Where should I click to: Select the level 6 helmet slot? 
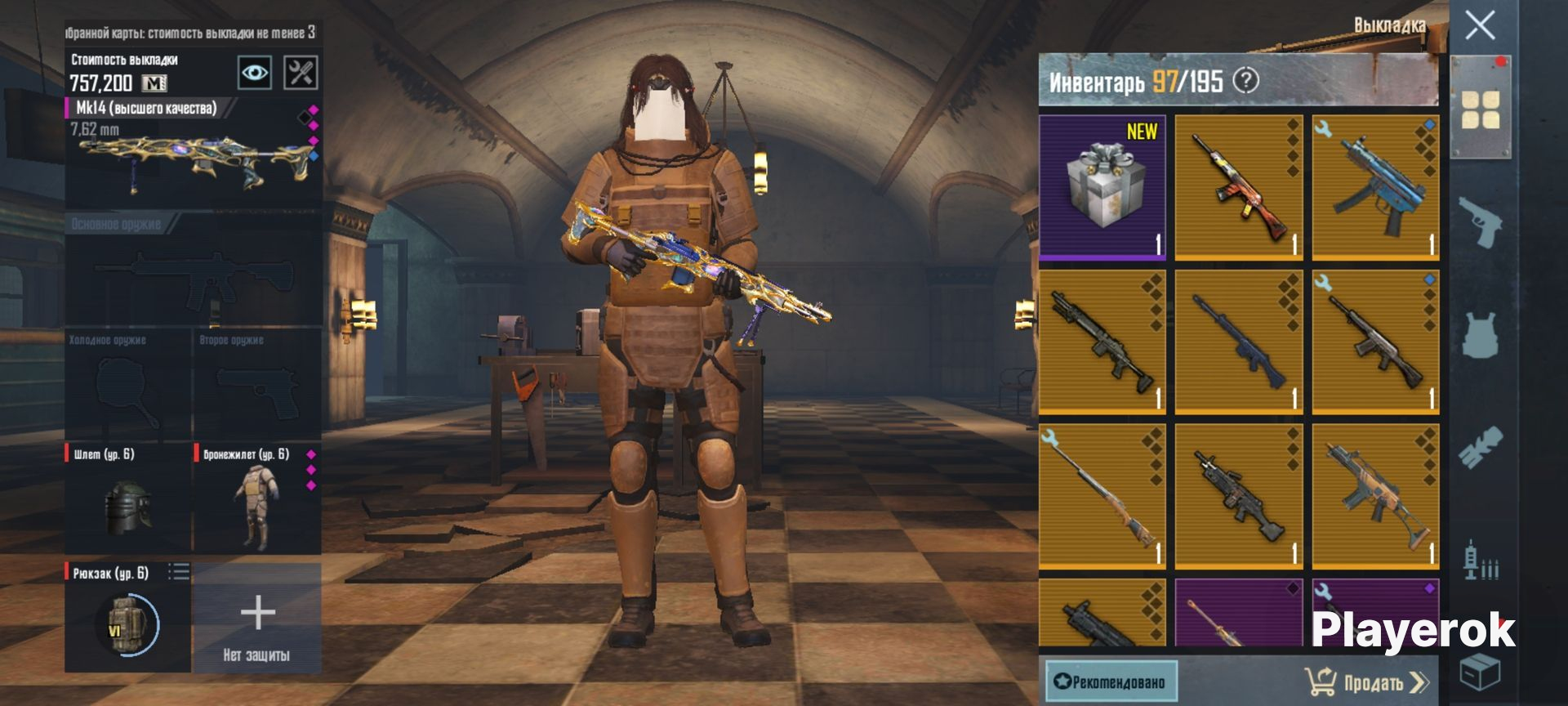tap(128, 498)
